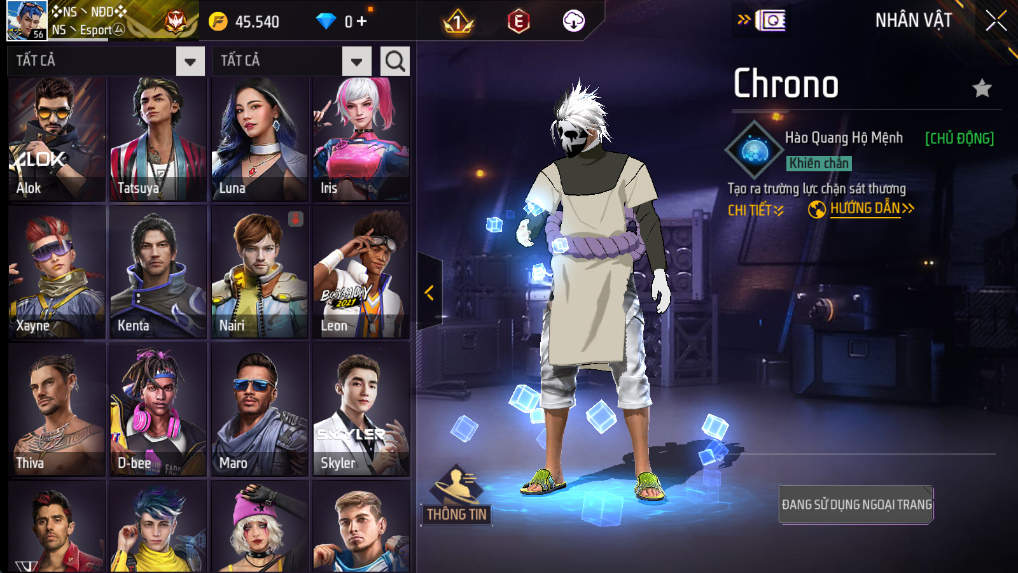Select the D-bee character portrait
The image size is (1018, 573).
coord(158,410)
